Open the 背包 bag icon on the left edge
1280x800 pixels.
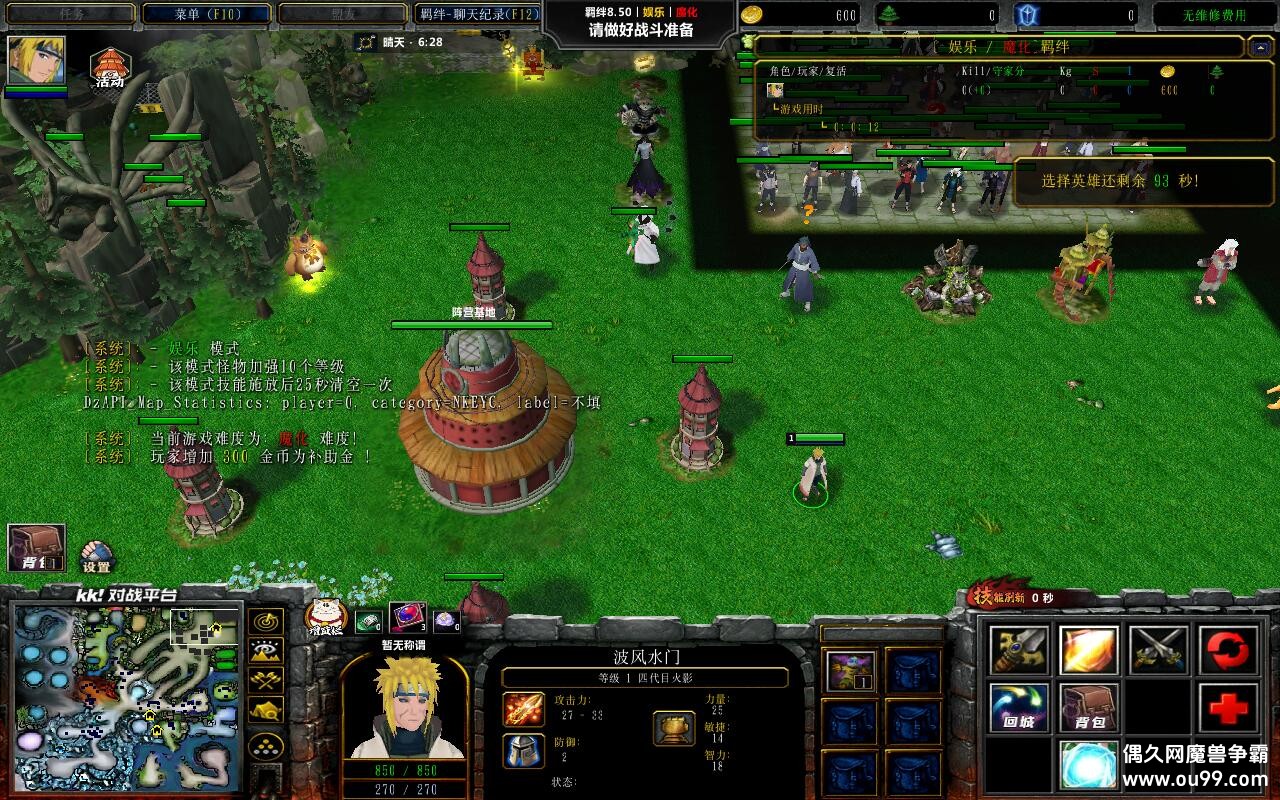(37, 548)
